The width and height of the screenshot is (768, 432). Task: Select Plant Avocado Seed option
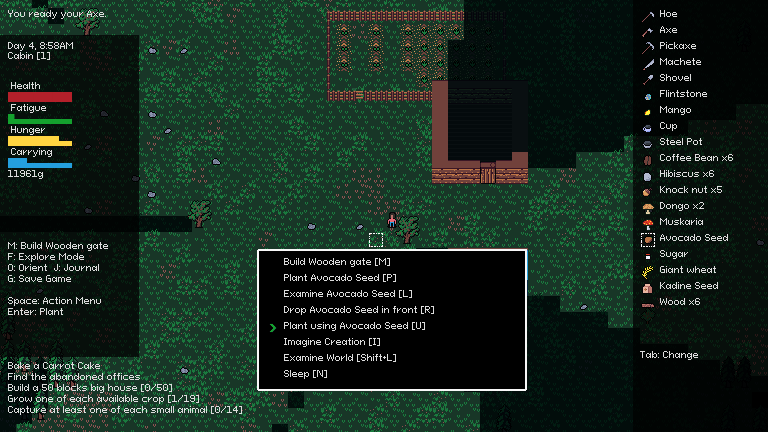click(340, 278)
